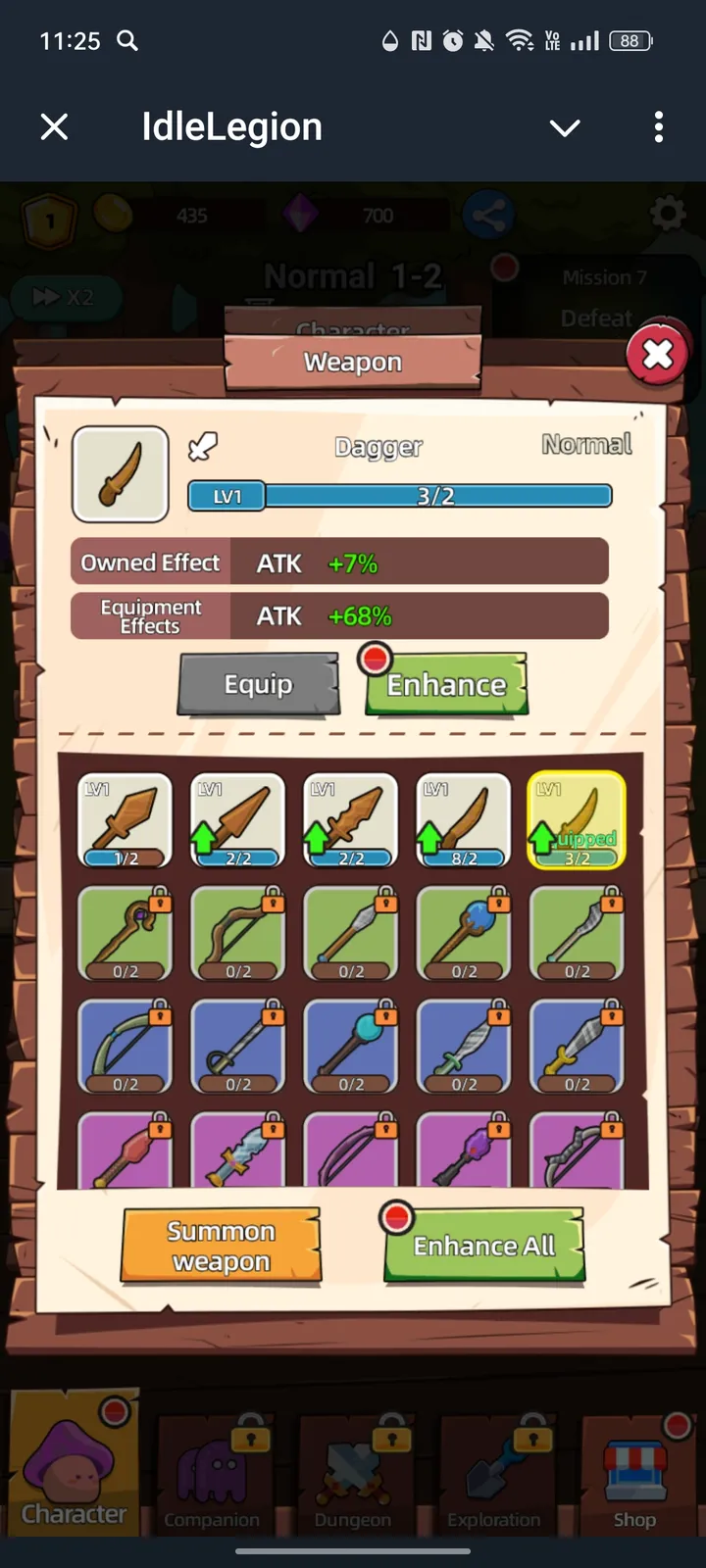Tap the Enhance All button
This screenshot has height=1568, width=706.
(484, 1246)
